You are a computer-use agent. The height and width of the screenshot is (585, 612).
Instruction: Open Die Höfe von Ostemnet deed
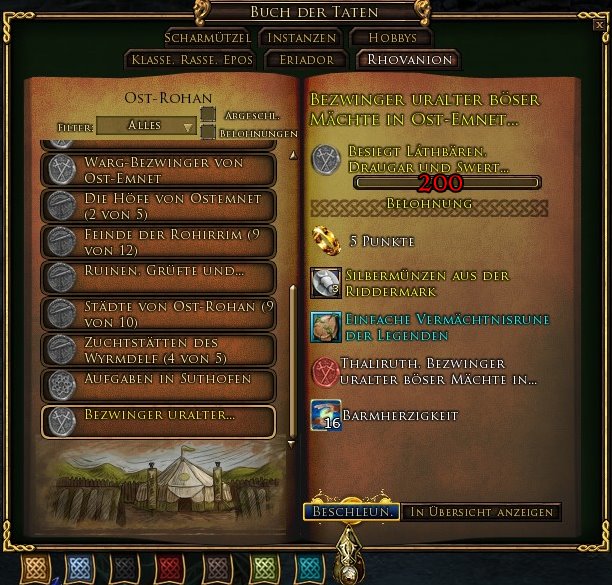tap(159, 205)
